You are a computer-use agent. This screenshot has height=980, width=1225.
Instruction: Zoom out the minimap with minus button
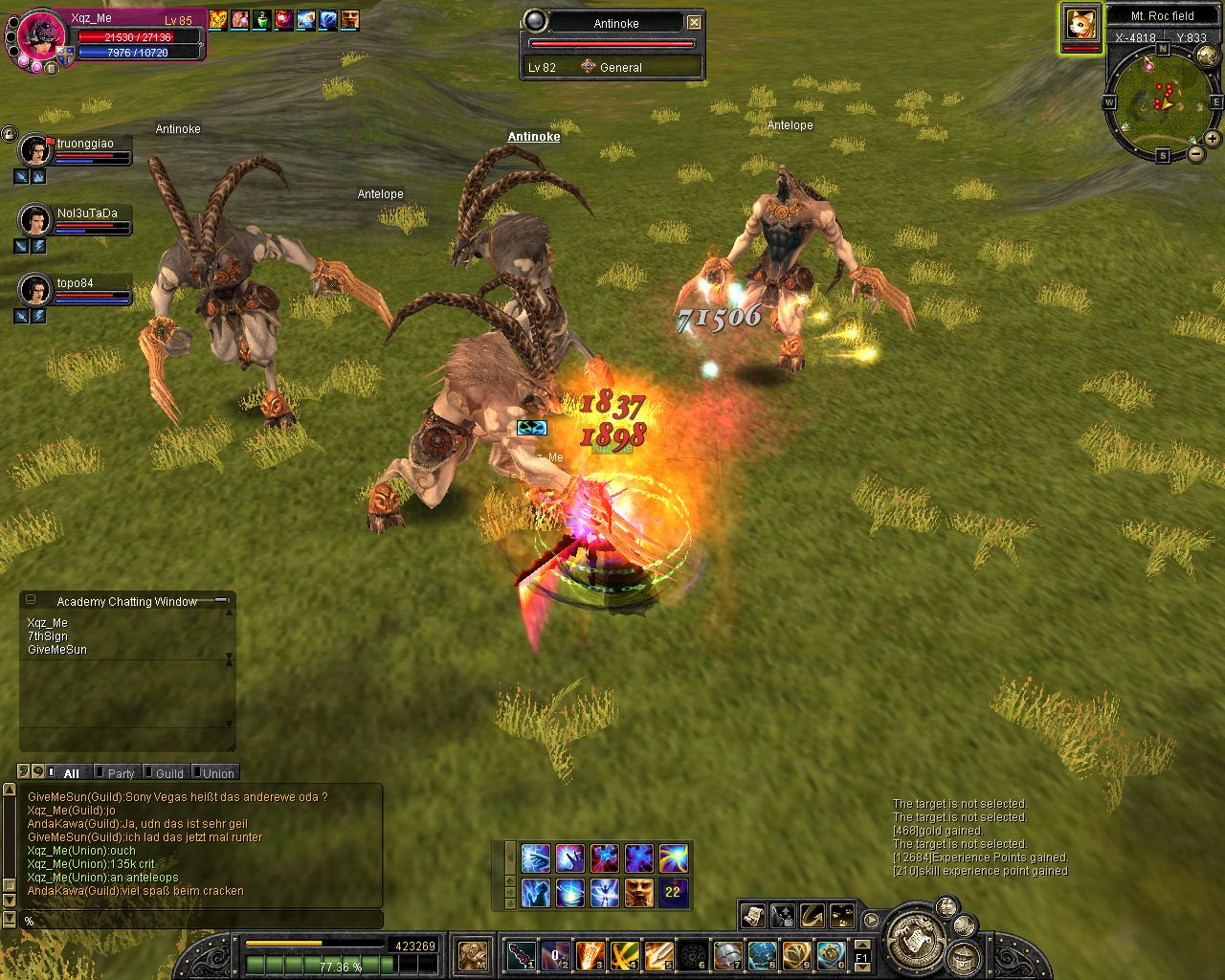point(1195,153)
